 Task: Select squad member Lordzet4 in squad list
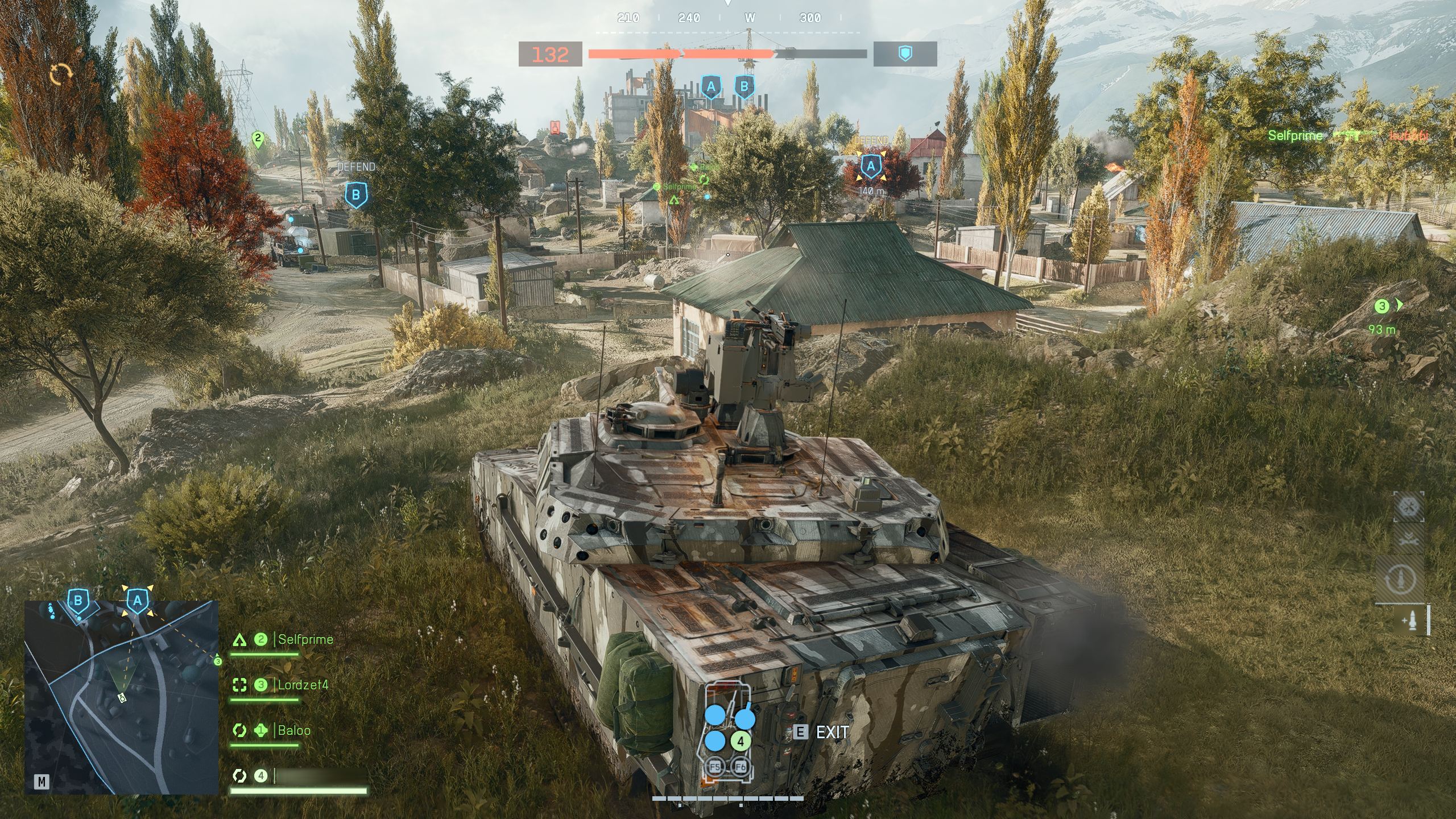[303, 685]
